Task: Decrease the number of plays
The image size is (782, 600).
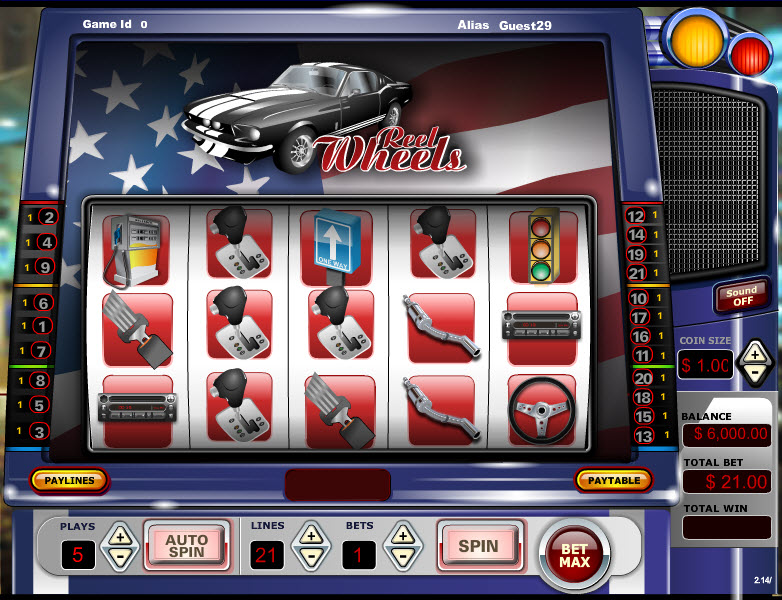Action: pos(118,558)
